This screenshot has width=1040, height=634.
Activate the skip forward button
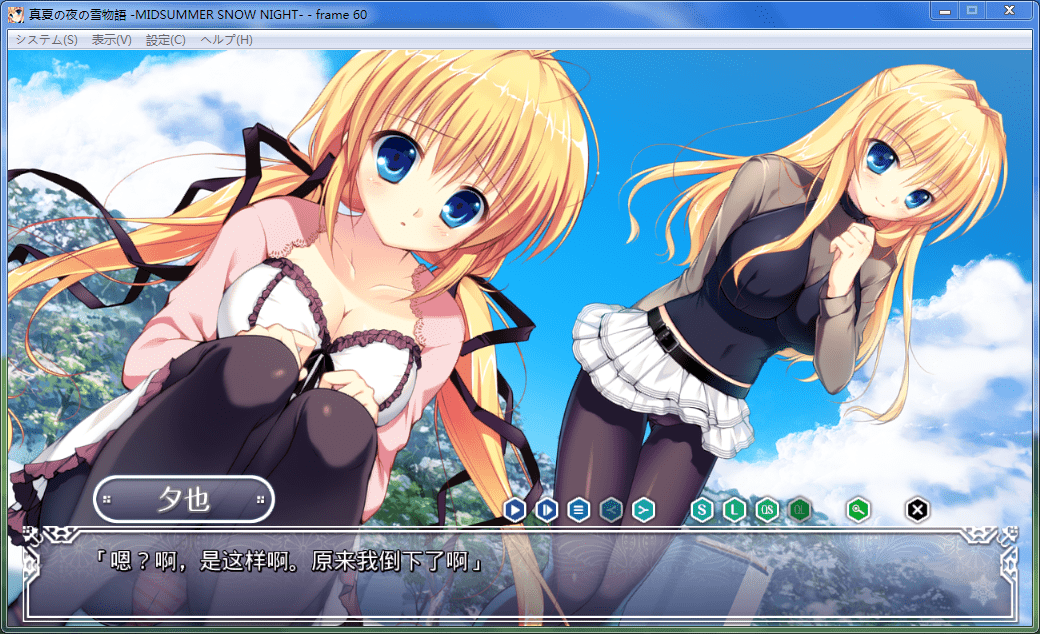(546, 510)
